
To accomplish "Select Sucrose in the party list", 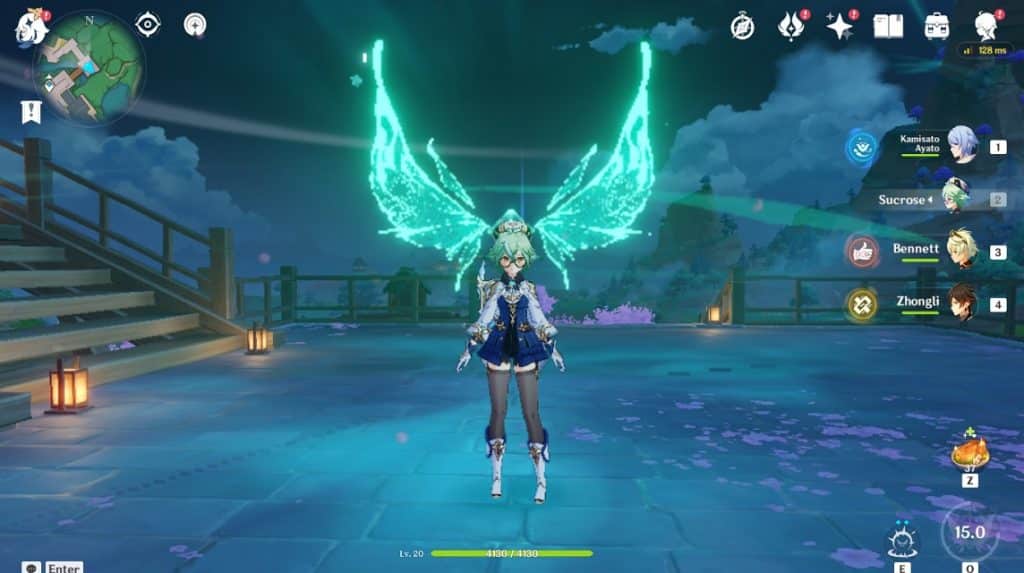I will [955, 198].
